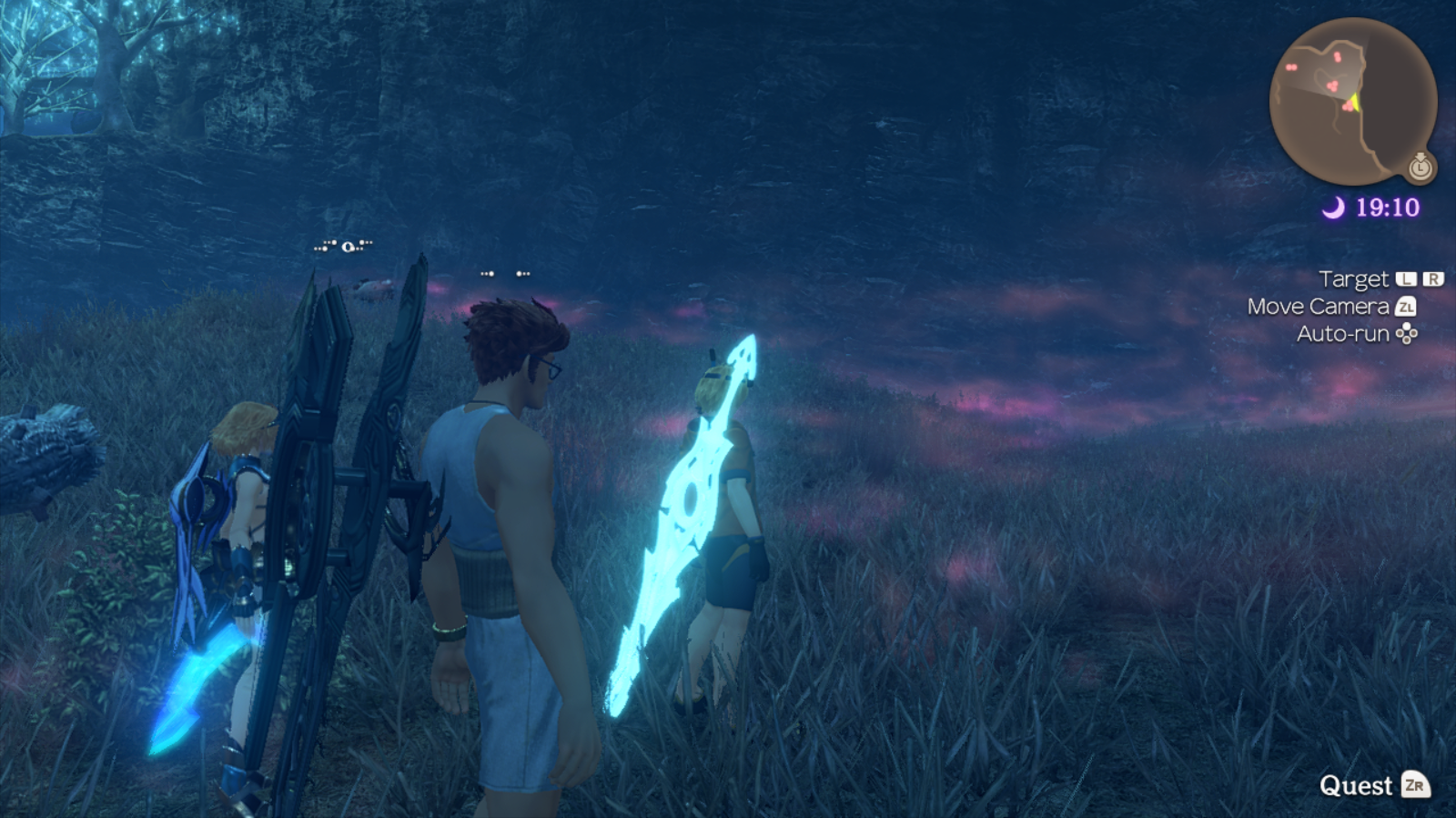Image resolution: width=1456 pixels, height=818 pixels.
Task: Open the circular minimap
Action: pyautogui.click(x=1351, y=101)
